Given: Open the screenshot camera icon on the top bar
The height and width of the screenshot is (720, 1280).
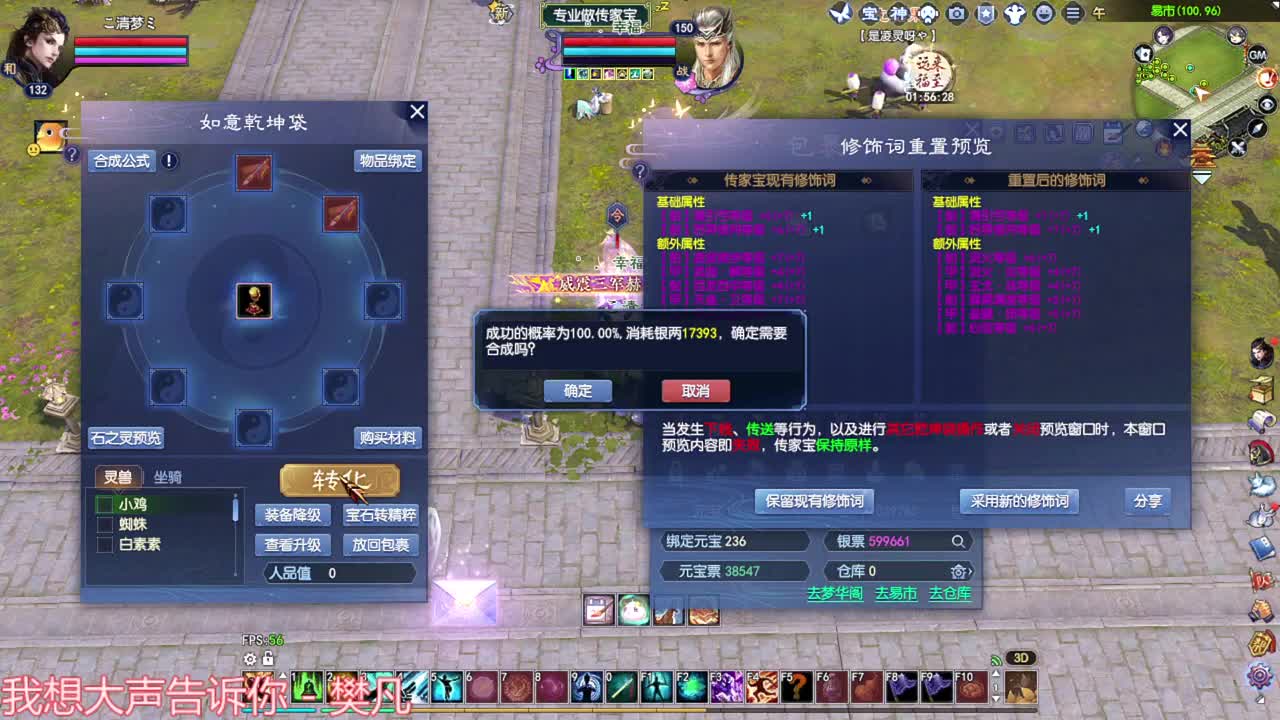Looking at the screenshot, I should 956,13.
